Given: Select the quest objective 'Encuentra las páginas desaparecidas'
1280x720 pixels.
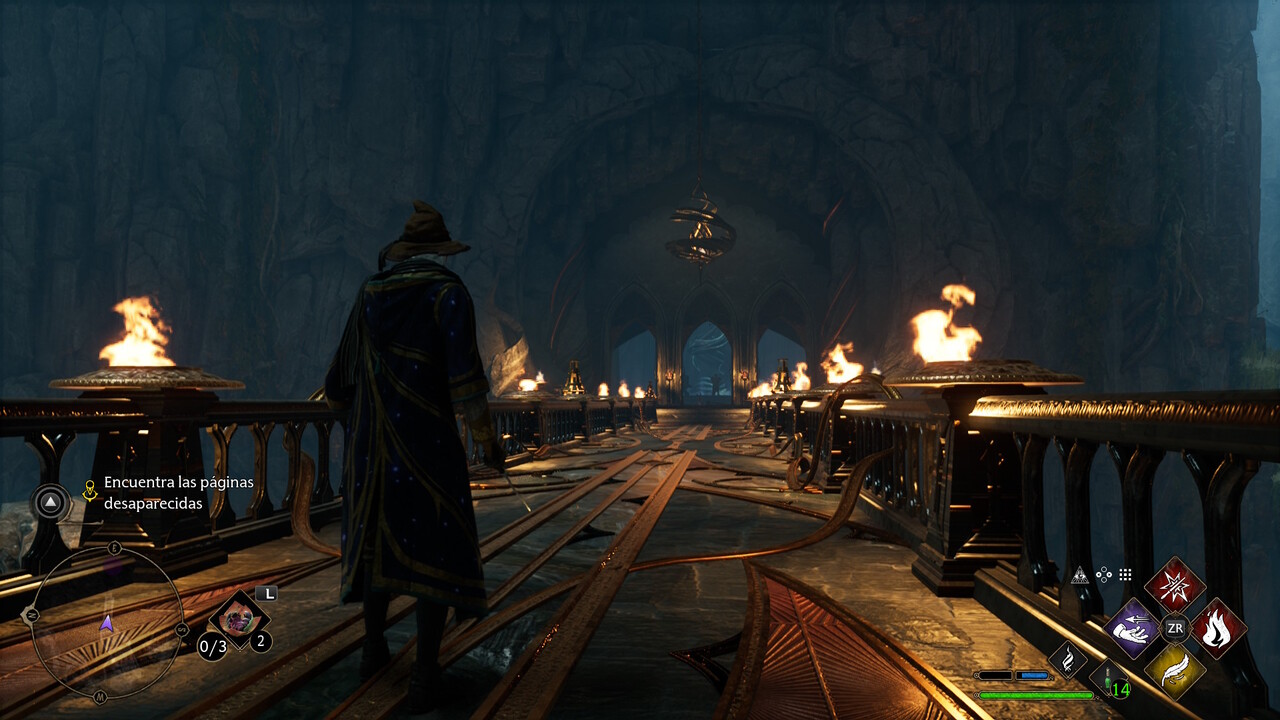Looking at the screenshot, I should click(x=178, y=492).
